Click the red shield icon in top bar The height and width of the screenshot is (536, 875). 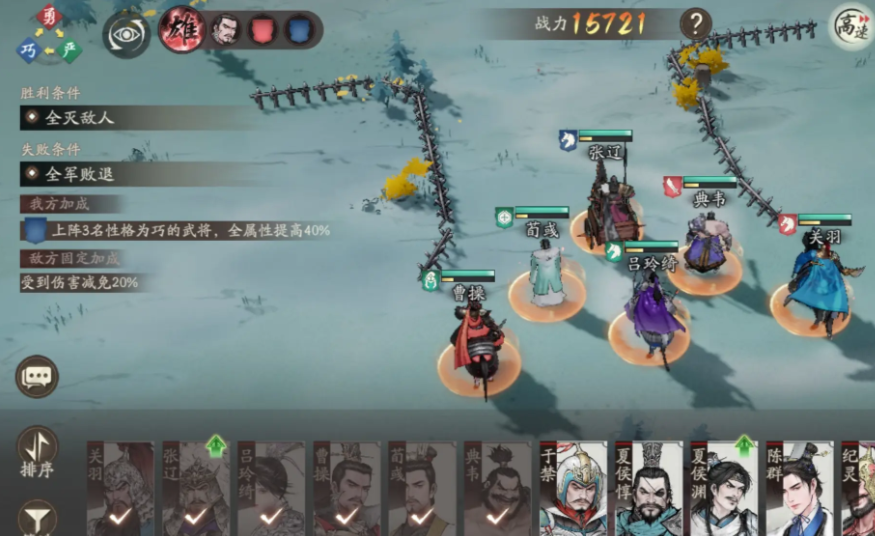[x=262, y=30]
